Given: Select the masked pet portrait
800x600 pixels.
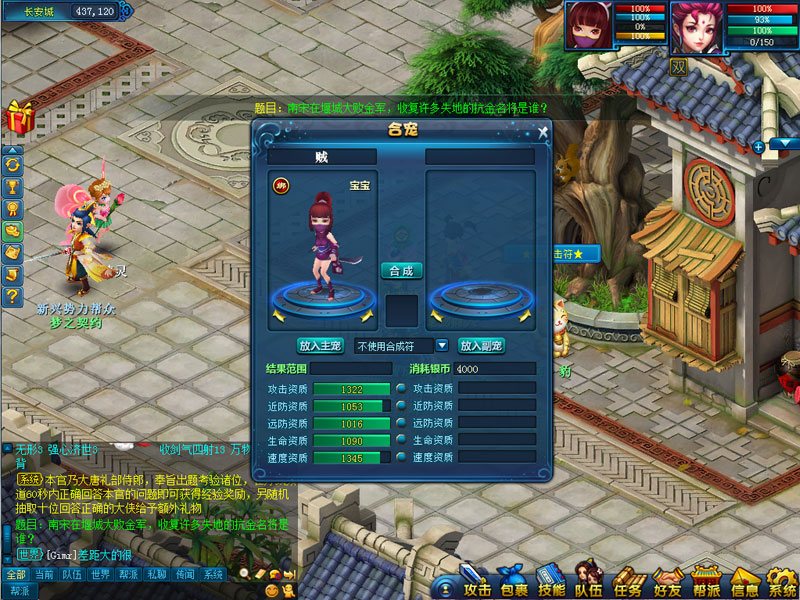Looking at the screenshot, I should (x=591, y=26).
